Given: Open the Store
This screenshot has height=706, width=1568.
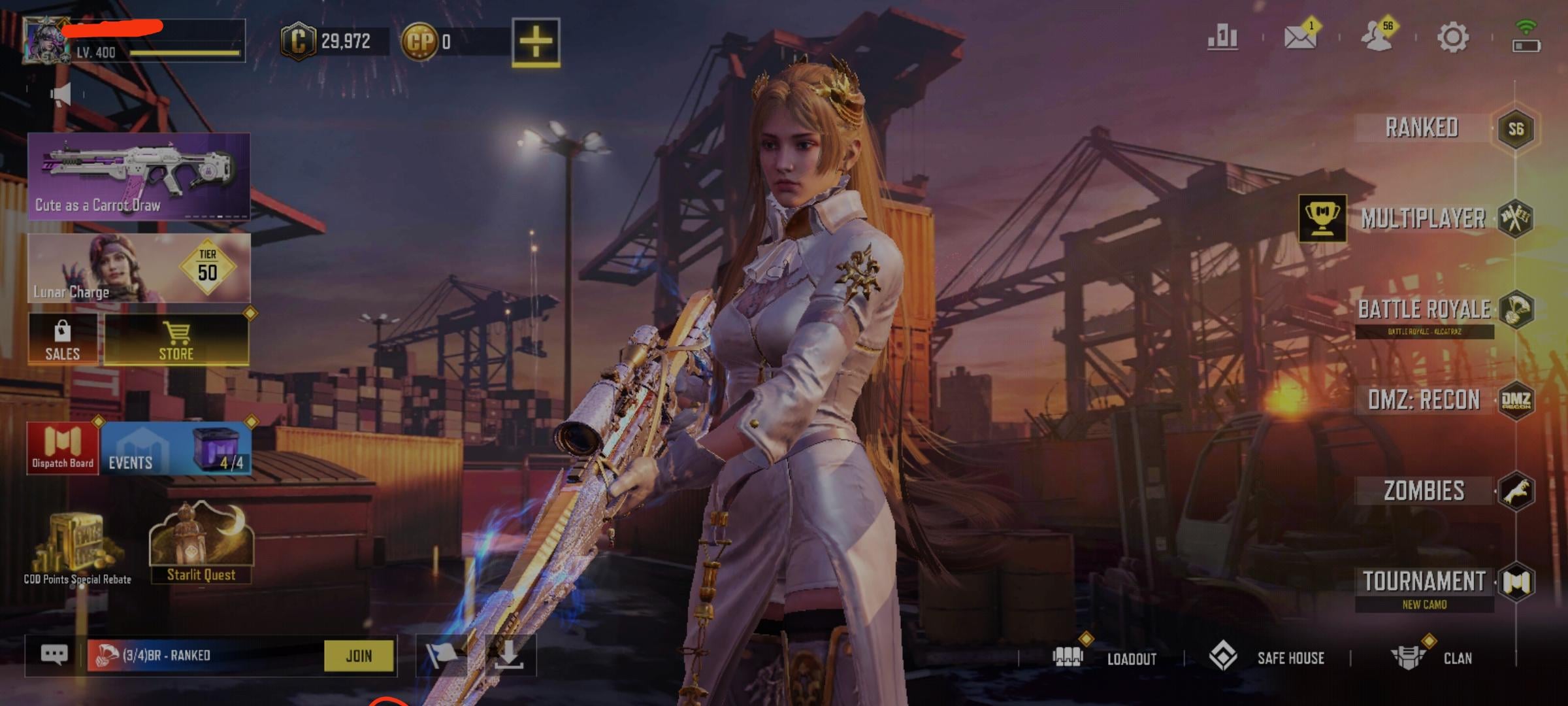Looking at the screenshot, I should 176,340.
